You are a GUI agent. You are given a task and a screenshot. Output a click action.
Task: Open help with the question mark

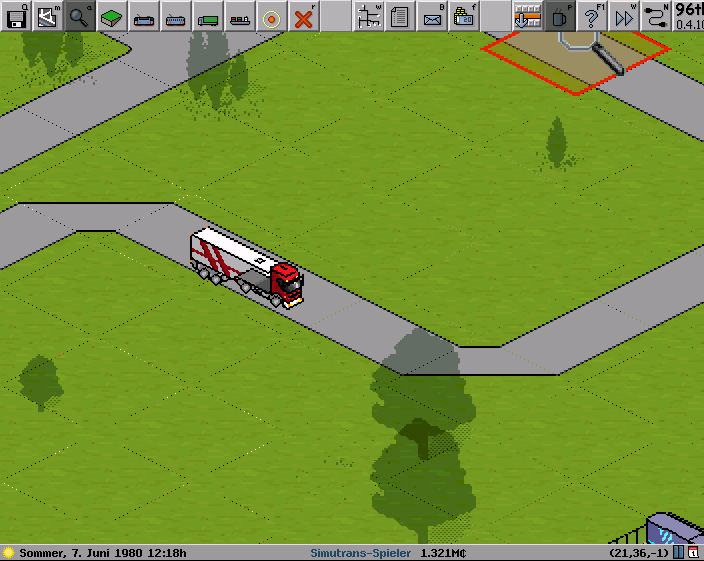tap(592, 16)
